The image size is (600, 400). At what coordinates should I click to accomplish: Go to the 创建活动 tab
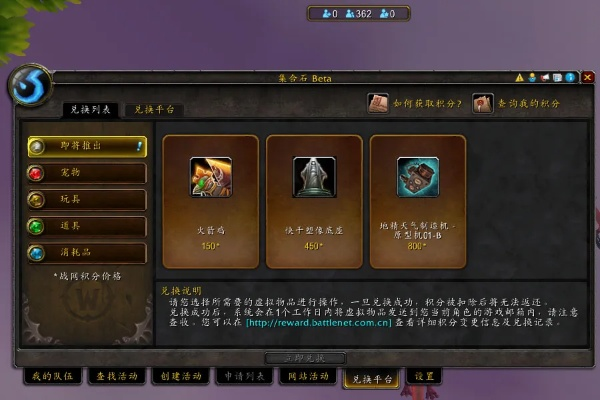(179, 377)
